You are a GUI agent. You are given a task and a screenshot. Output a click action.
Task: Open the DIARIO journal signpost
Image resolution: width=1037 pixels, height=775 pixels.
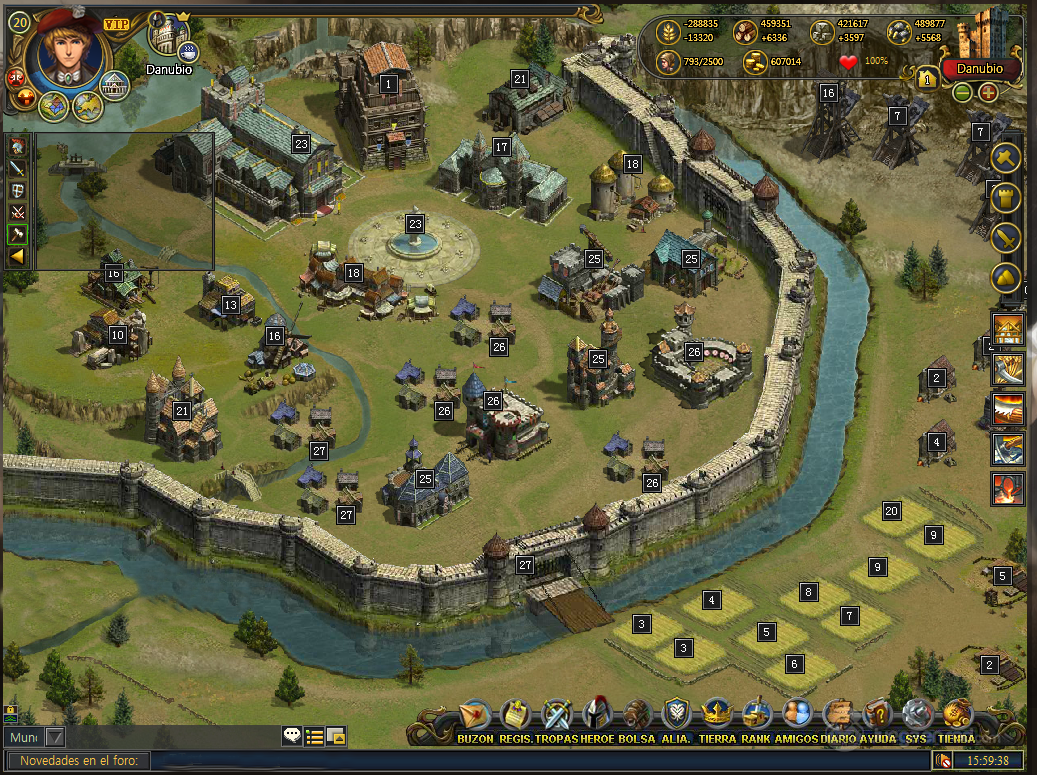tap(837, 716)
